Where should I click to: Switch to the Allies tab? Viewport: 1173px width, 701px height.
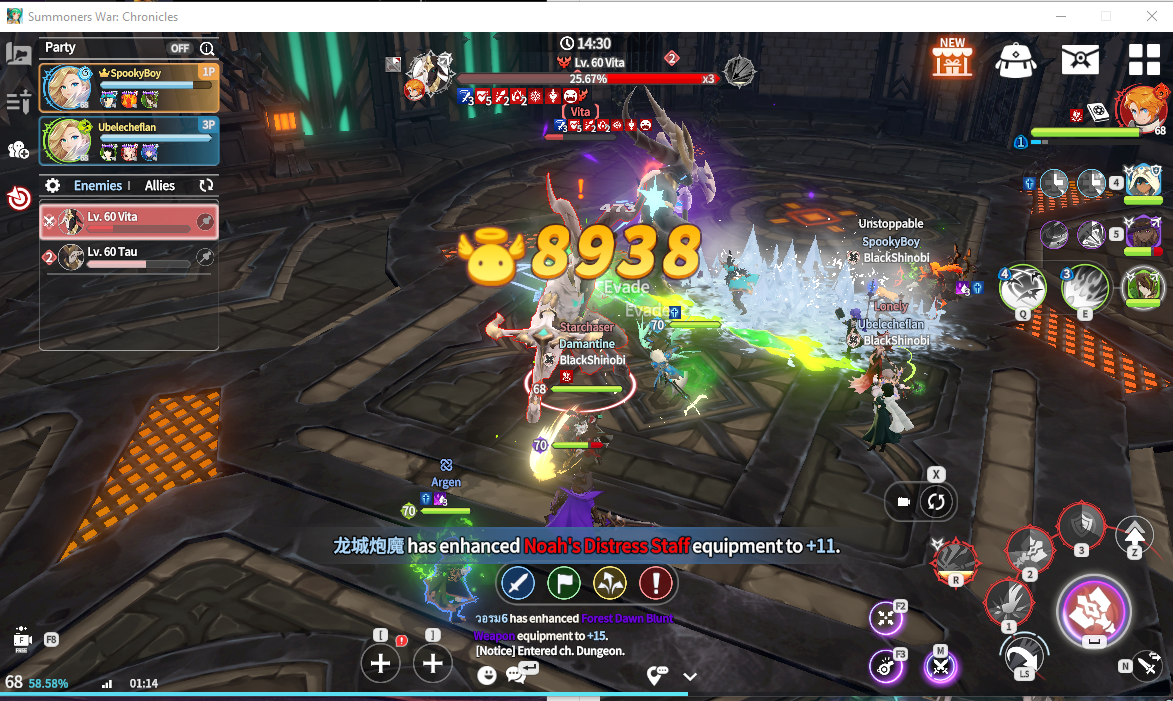coord(160,186)
